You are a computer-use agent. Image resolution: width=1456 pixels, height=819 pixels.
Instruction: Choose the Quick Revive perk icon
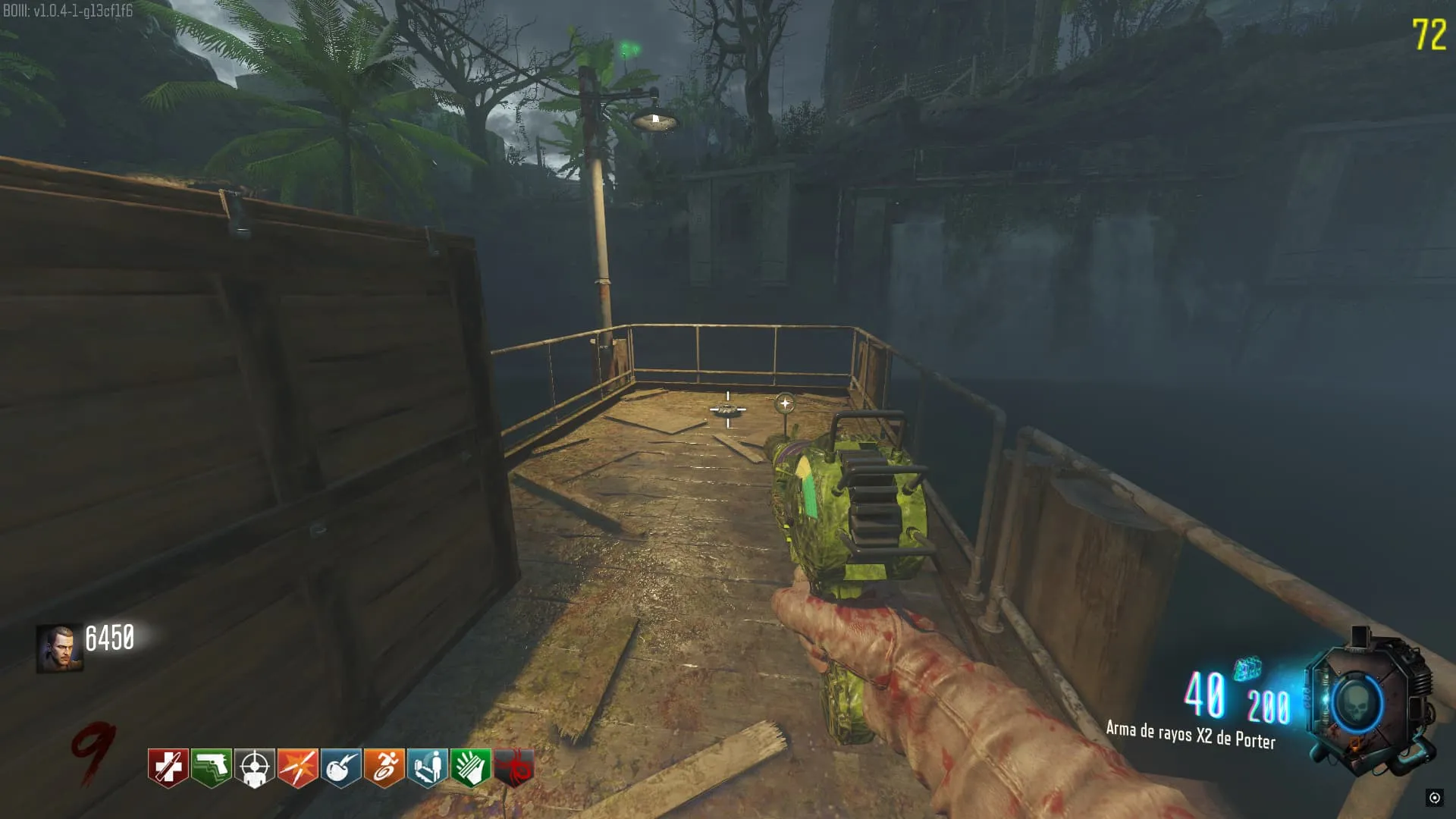coord(428,767)
